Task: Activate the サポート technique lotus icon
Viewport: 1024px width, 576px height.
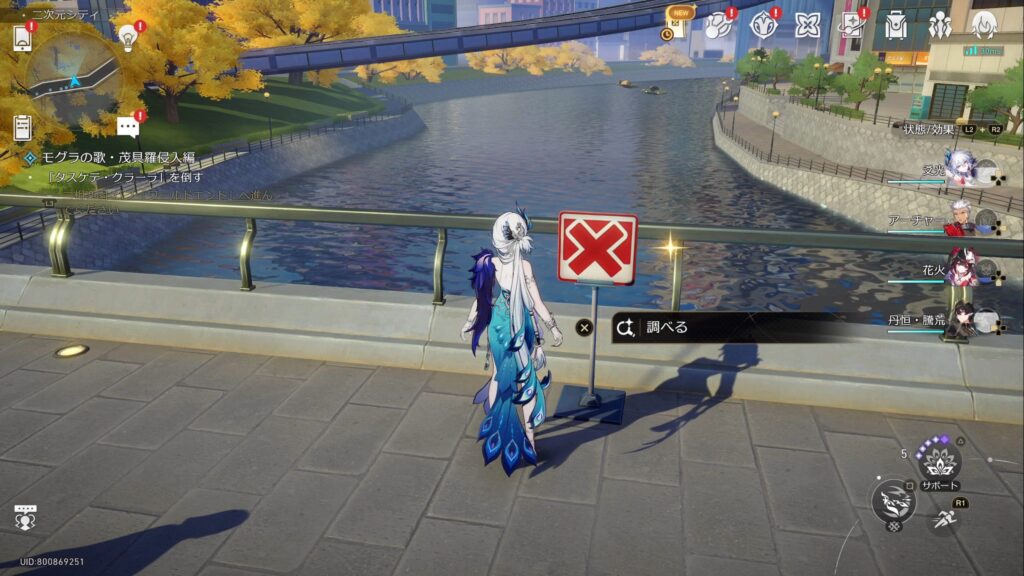Action: (x=938, y=460)
